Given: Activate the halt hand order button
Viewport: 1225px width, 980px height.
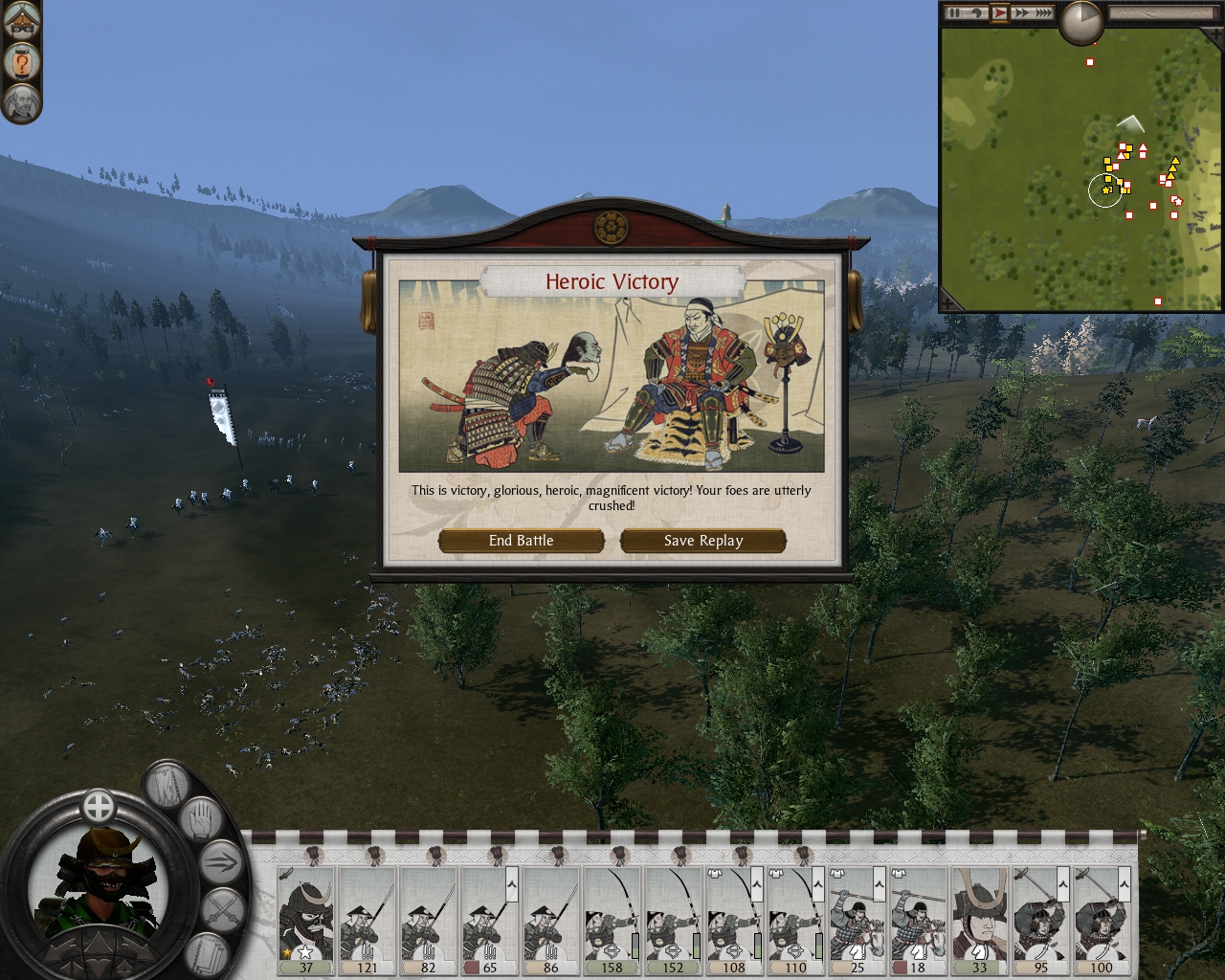Looking at the screenshot, I should (x=200, y=822).
